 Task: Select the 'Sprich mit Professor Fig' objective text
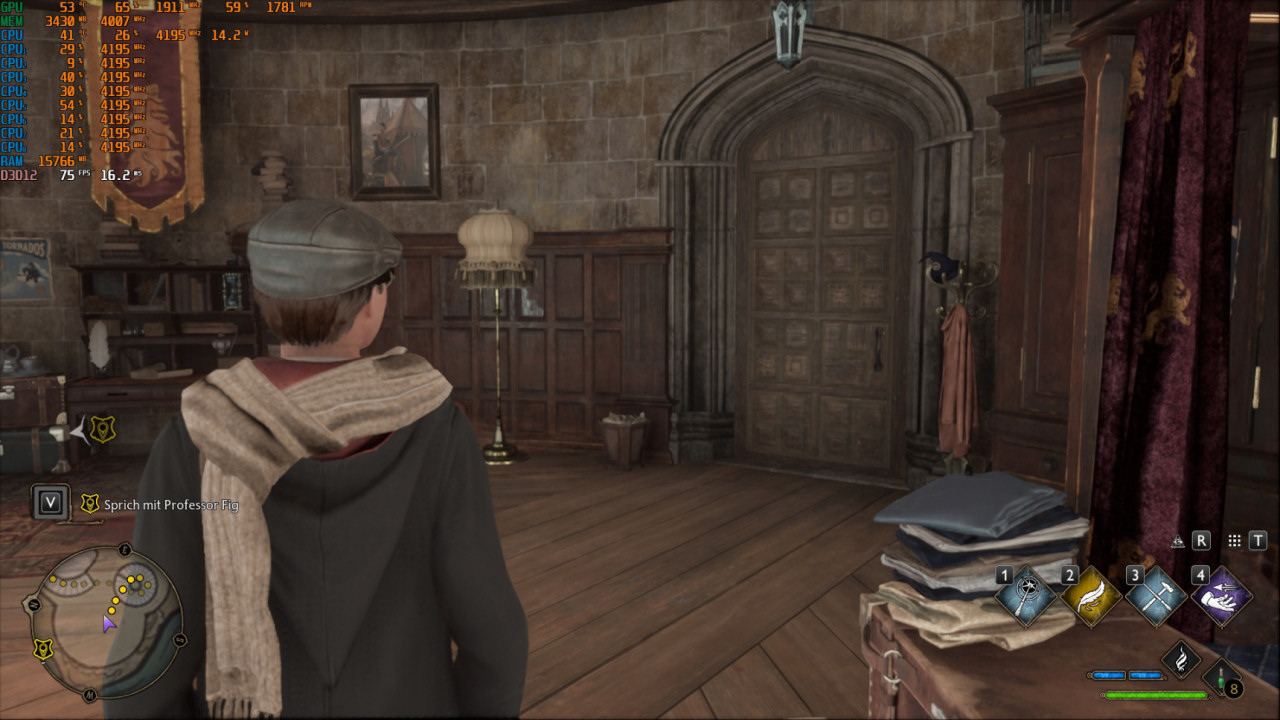click(x=170, y=505)
